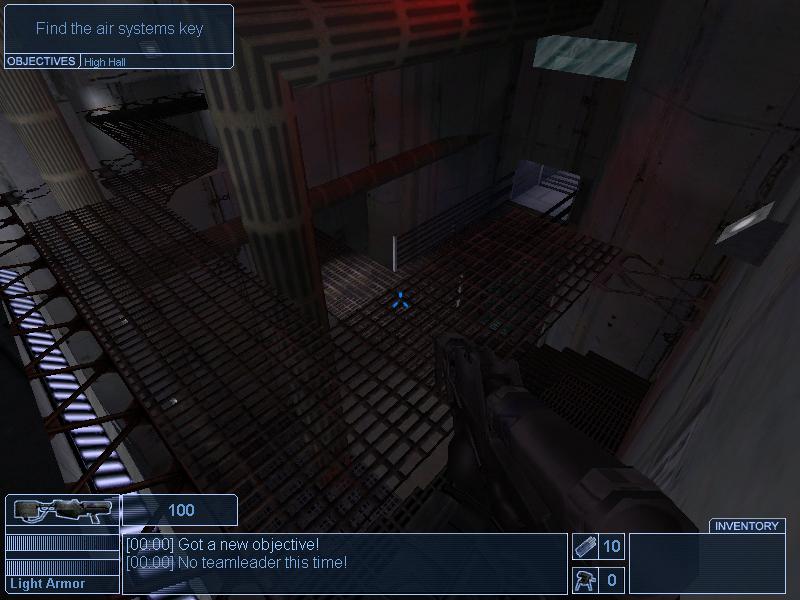
Task: Open the OBJECTIVES label tab
Action: click(x=41, y=61)
